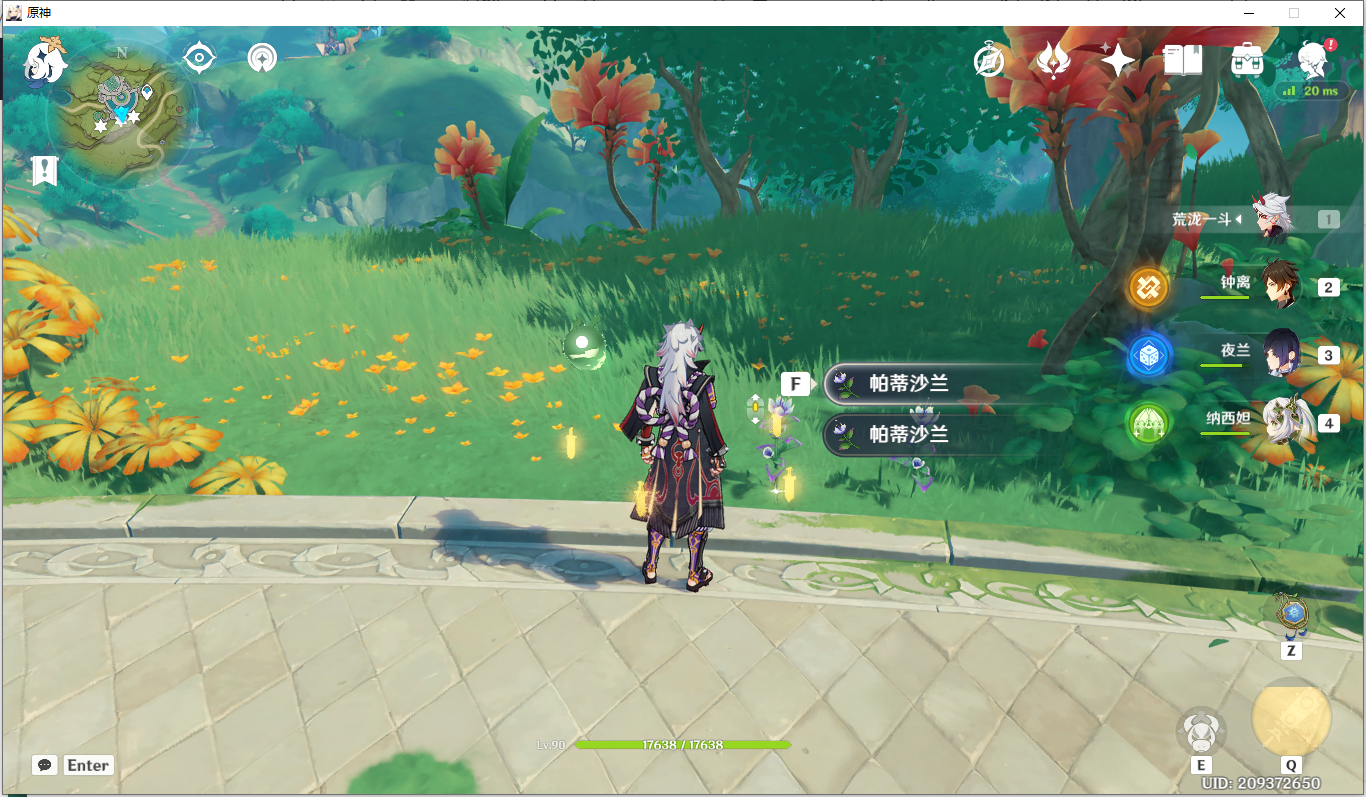Open the backpack inventory

(x=1247, y=62)
